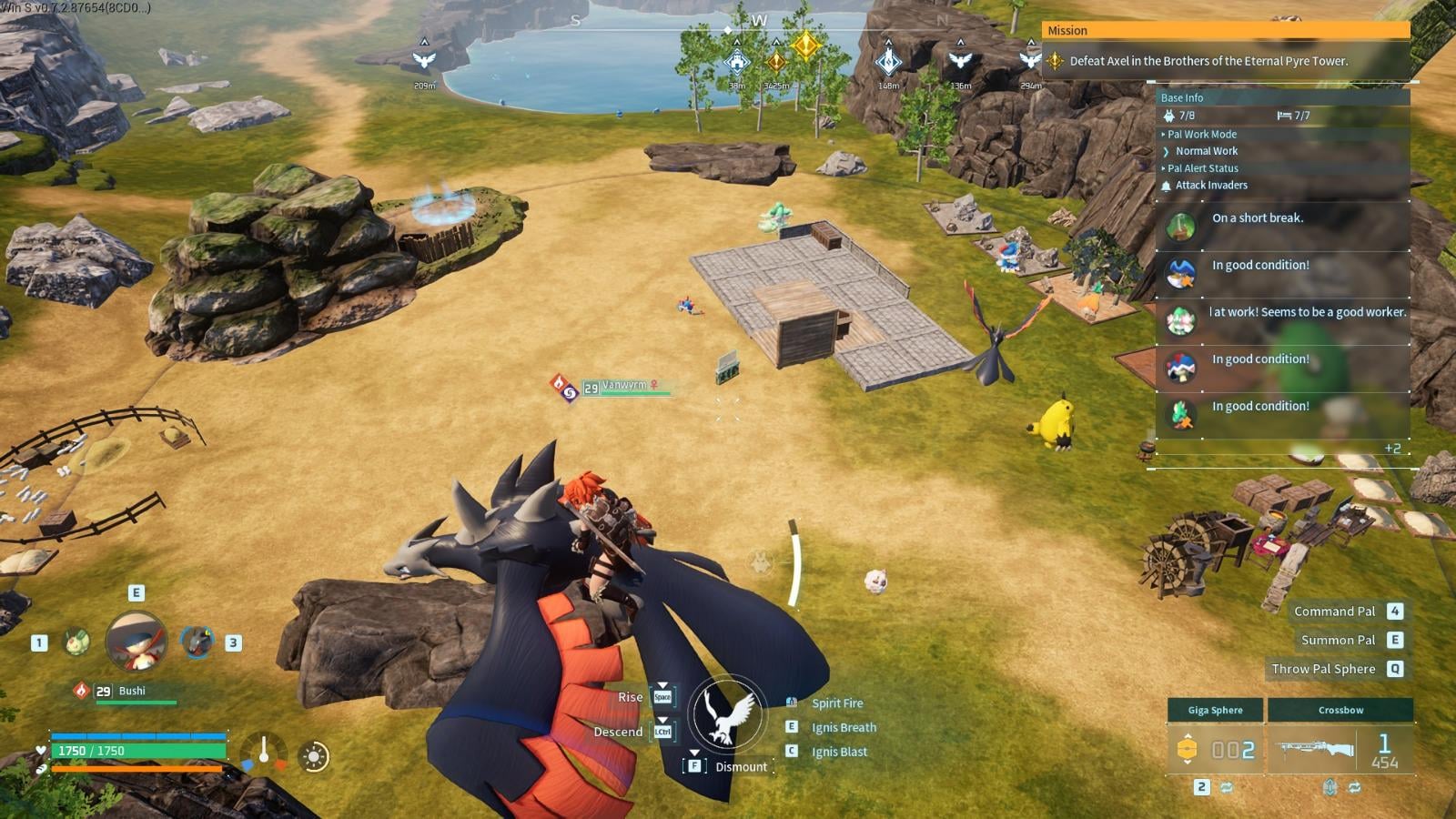Activate the Ignis Blast skill
The image size is (1456, 819).
click(x=839, y=752)
